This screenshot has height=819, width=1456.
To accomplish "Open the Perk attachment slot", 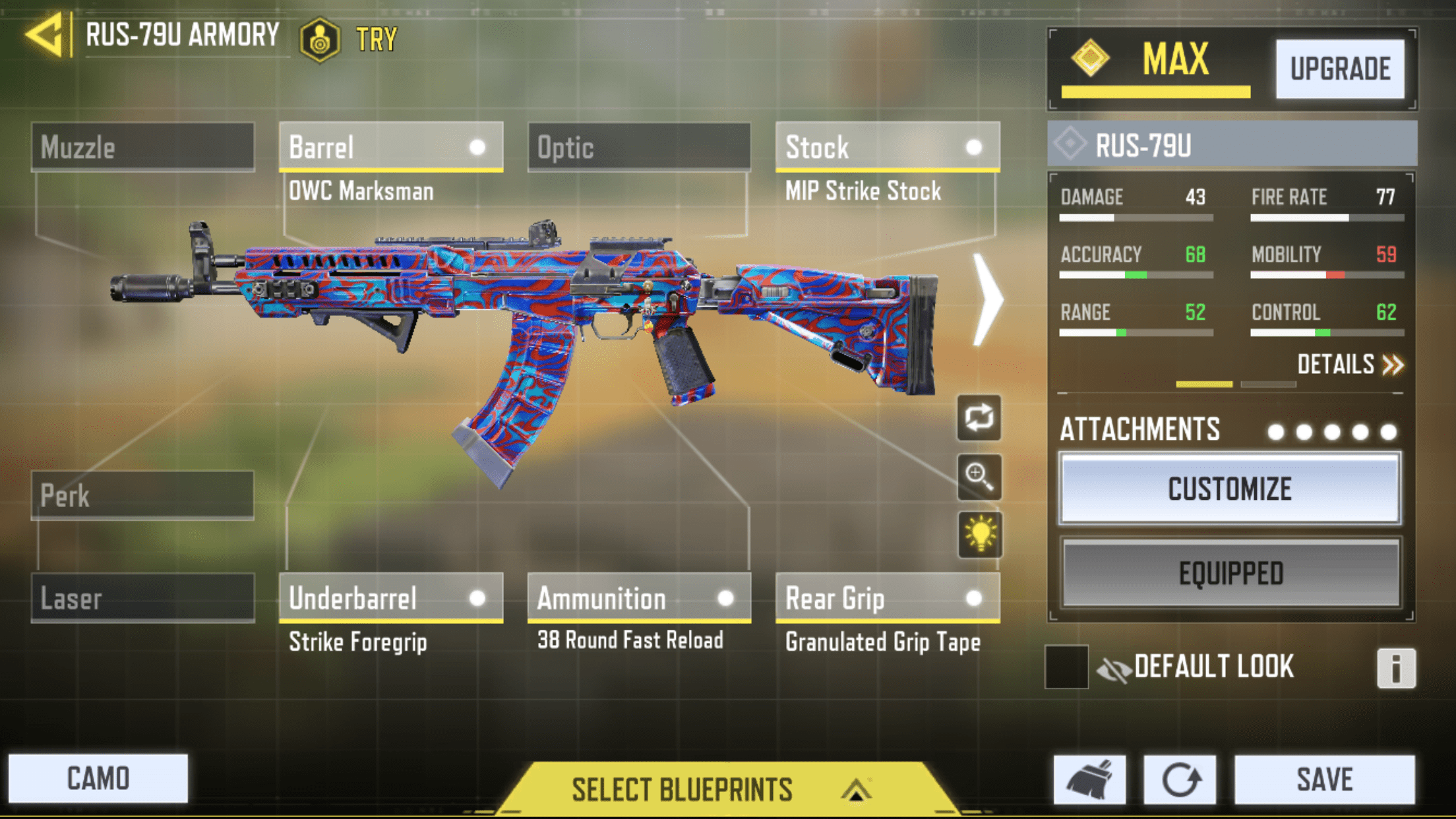I will pyautogui.click(x=142, y=495).
